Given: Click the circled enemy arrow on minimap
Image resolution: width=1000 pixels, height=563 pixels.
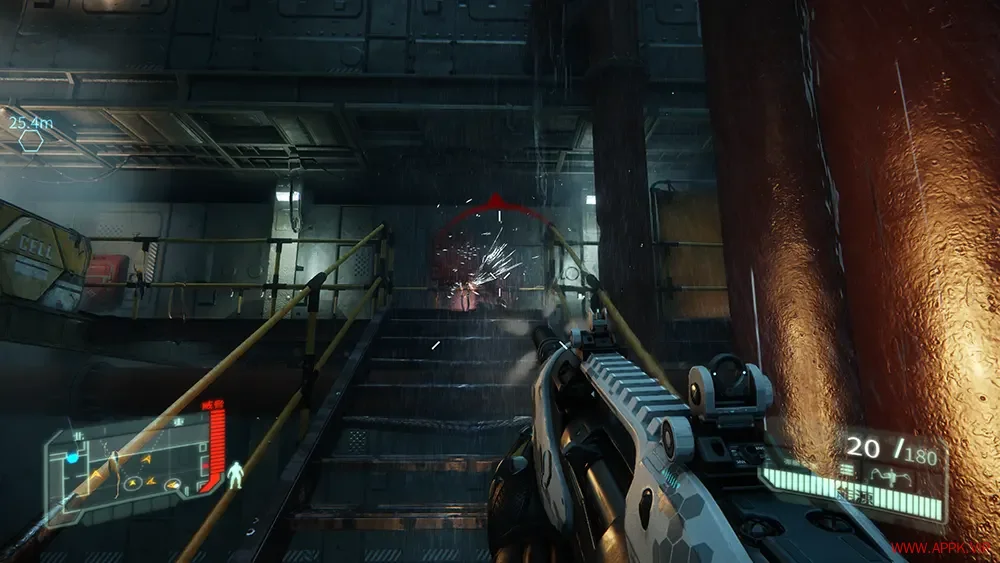Looking at the screenshot, I should point(132,484).
